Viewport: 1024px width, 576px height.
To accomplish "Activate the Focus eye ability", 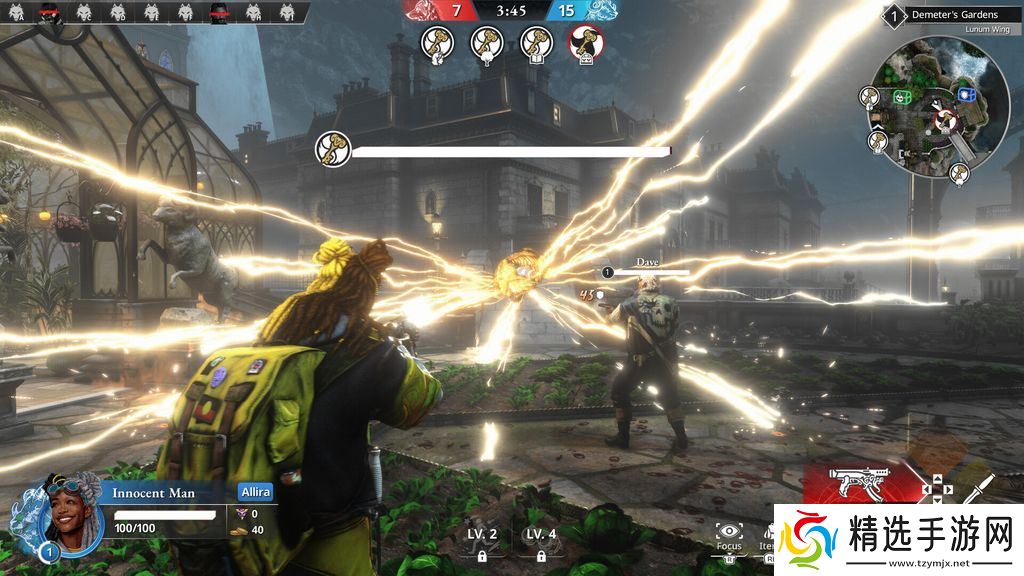I will (x=729, y=532).
